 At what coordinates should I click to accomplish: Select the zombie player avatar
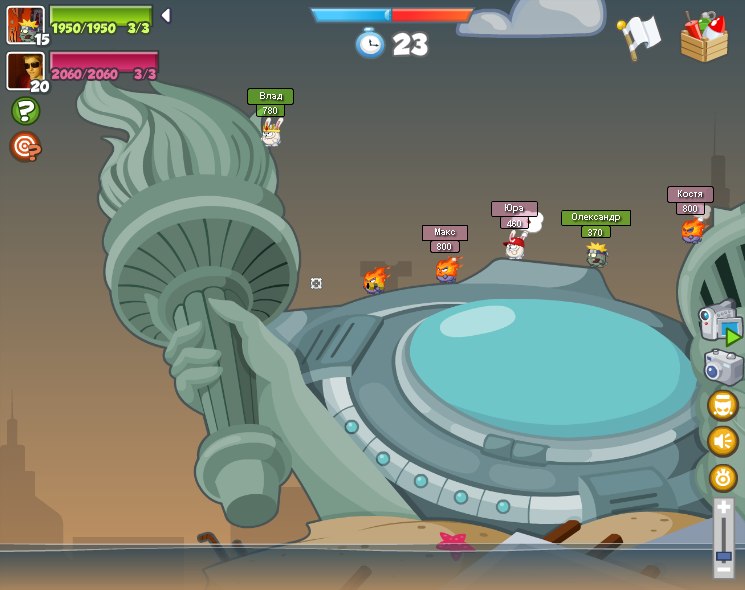(25, 24)
